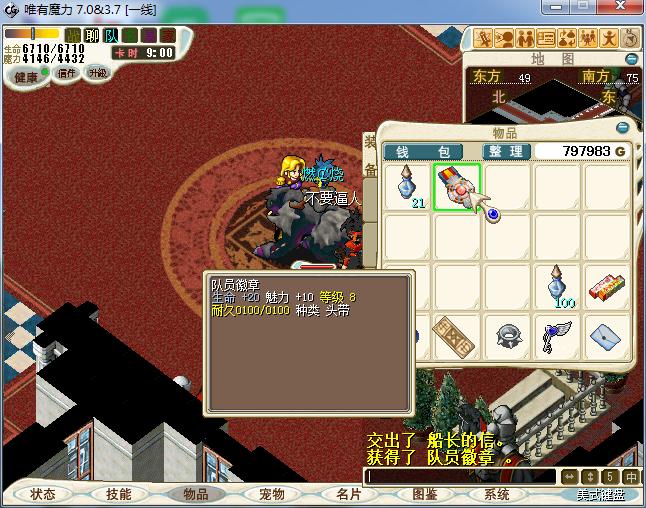Open the 图鉴 album menu
The width and height of the screenshot is (646, 508).
(425, 494)
